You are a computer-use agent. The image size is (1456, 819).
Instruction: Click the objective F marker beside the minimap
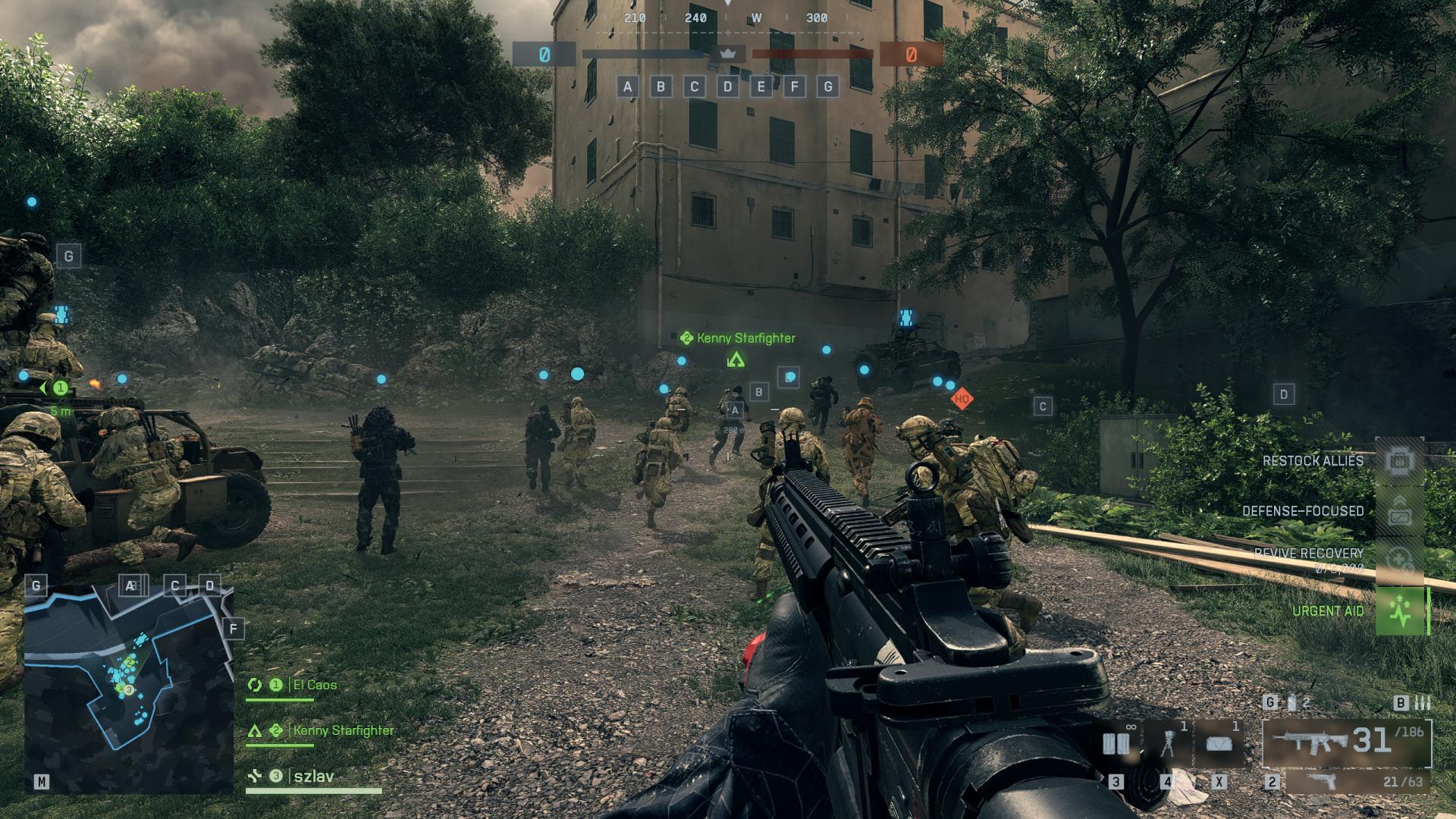click(234, 629)
